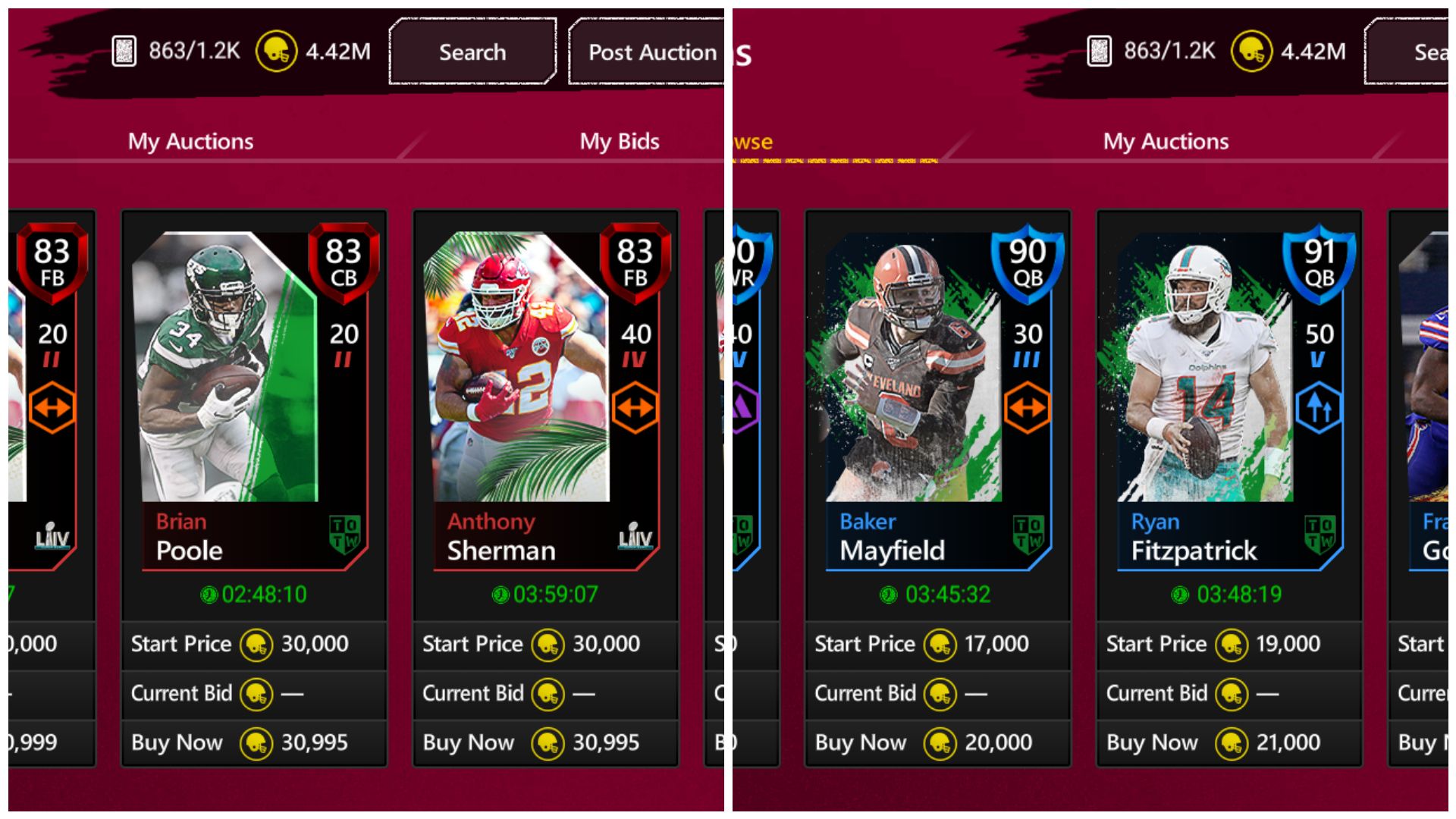1456x819 pixels.
Task: Open the Search panel
Action: click(x=472, y=52)
